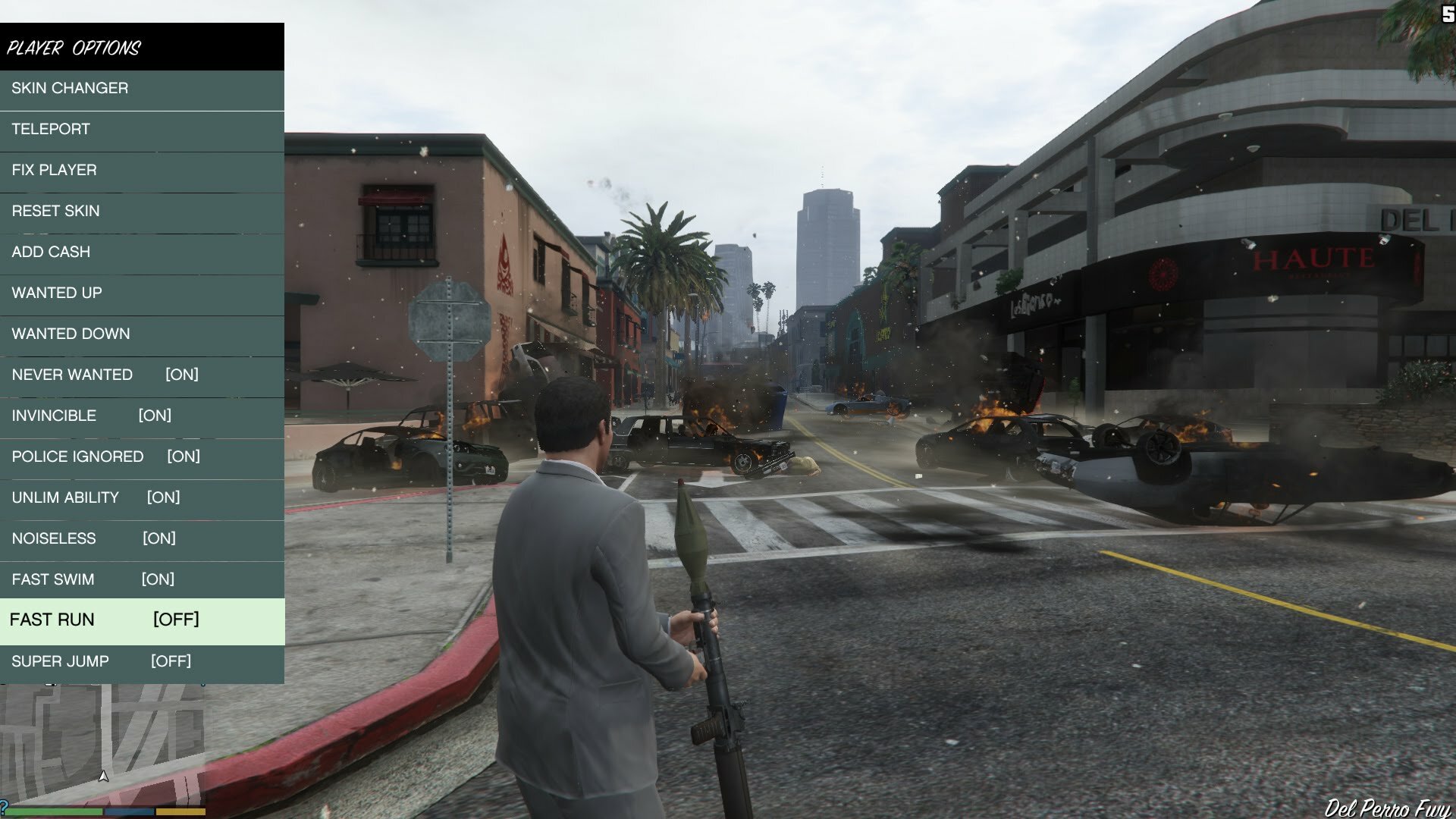Screen dimensions: 1456x819
Task: Turn on Super Jump
Action: coord(142,662)
